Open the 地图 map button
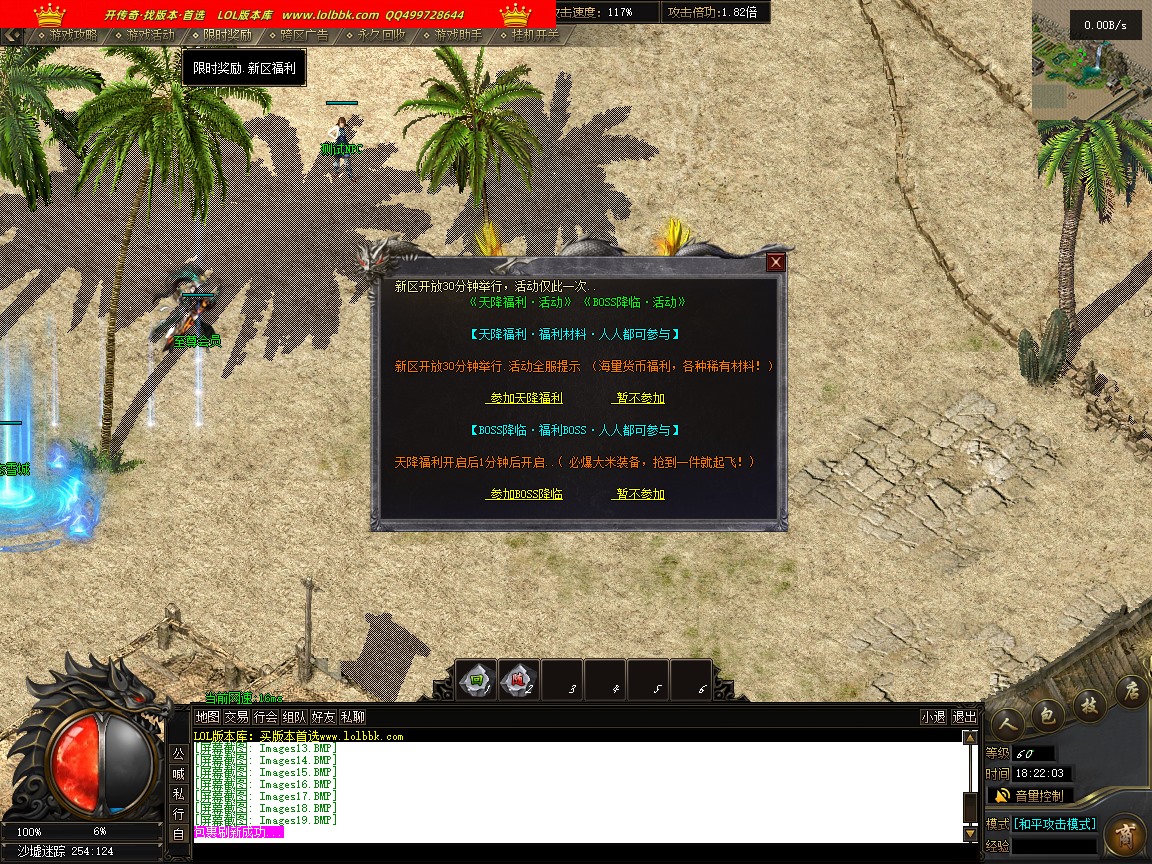This screenshot has height=864, width=1152. [x=207, y=717]
